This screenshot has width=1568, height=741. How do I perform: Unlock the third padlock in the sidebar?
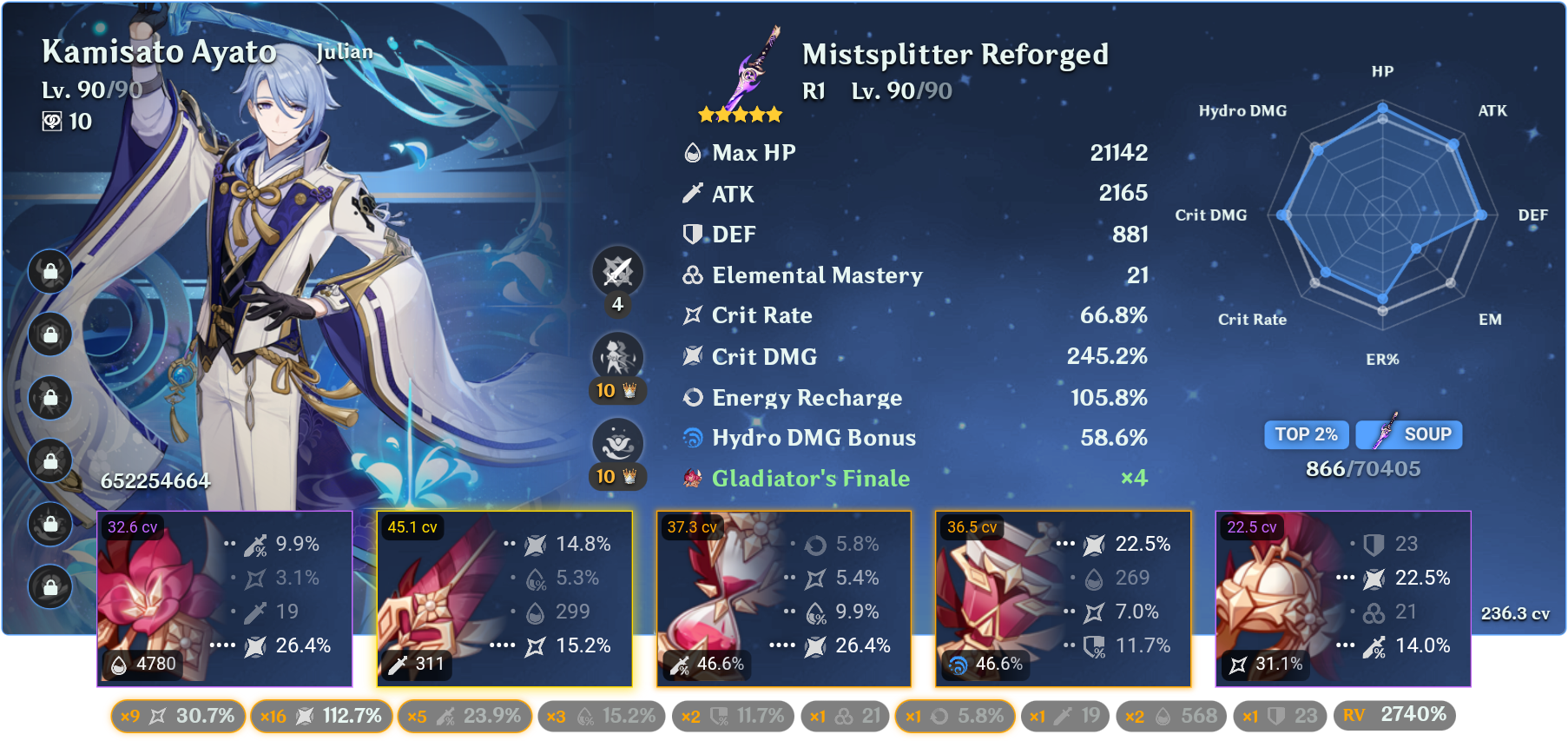[49, 399]
